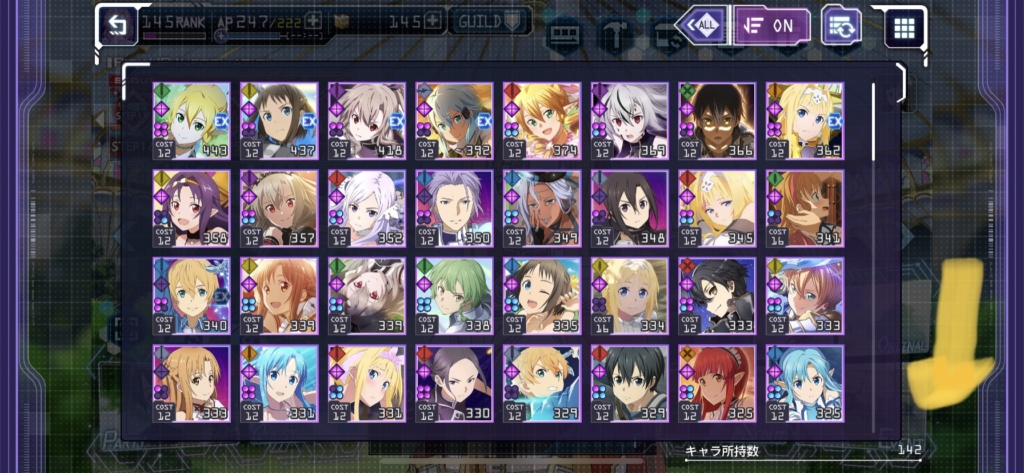The image size is (1024, 473).
Task: Select the green-haired character card 336
Action: [x=454, y=296]
